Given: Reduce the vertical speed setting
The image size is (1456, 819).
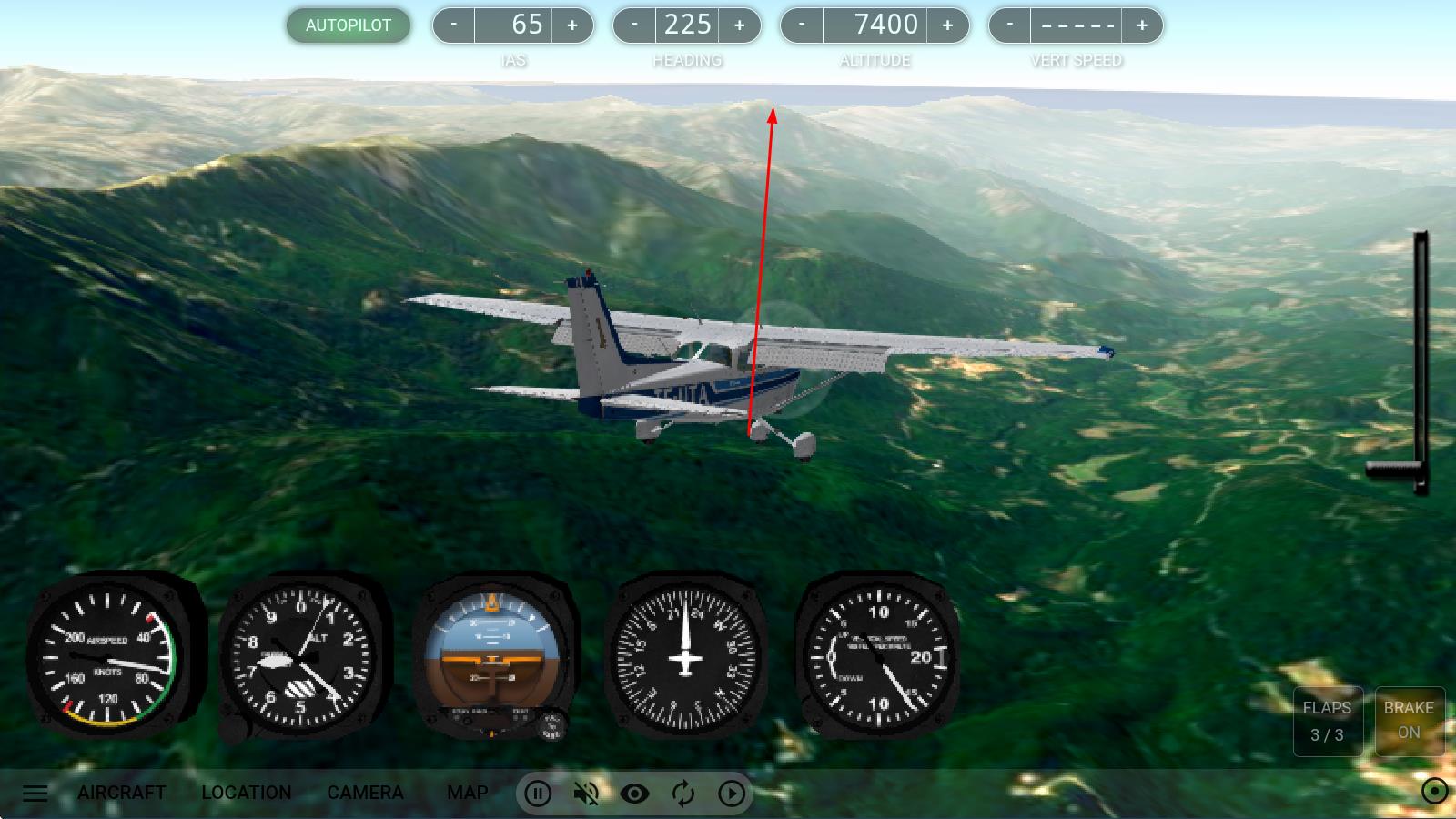Looking at the screenshot, I should 1010,25.
